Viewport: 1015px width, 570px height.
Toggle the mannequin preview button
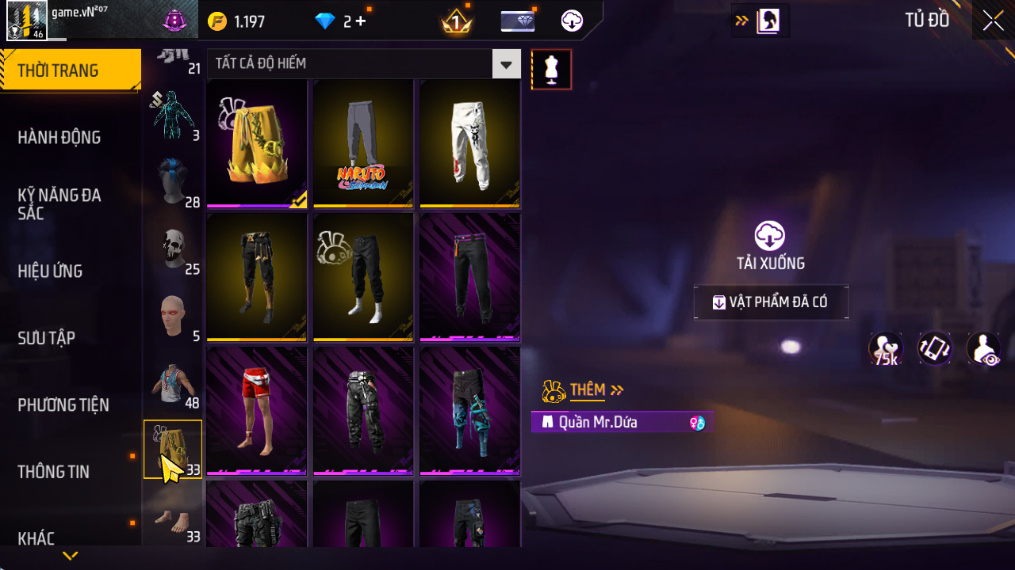[551, 69]
